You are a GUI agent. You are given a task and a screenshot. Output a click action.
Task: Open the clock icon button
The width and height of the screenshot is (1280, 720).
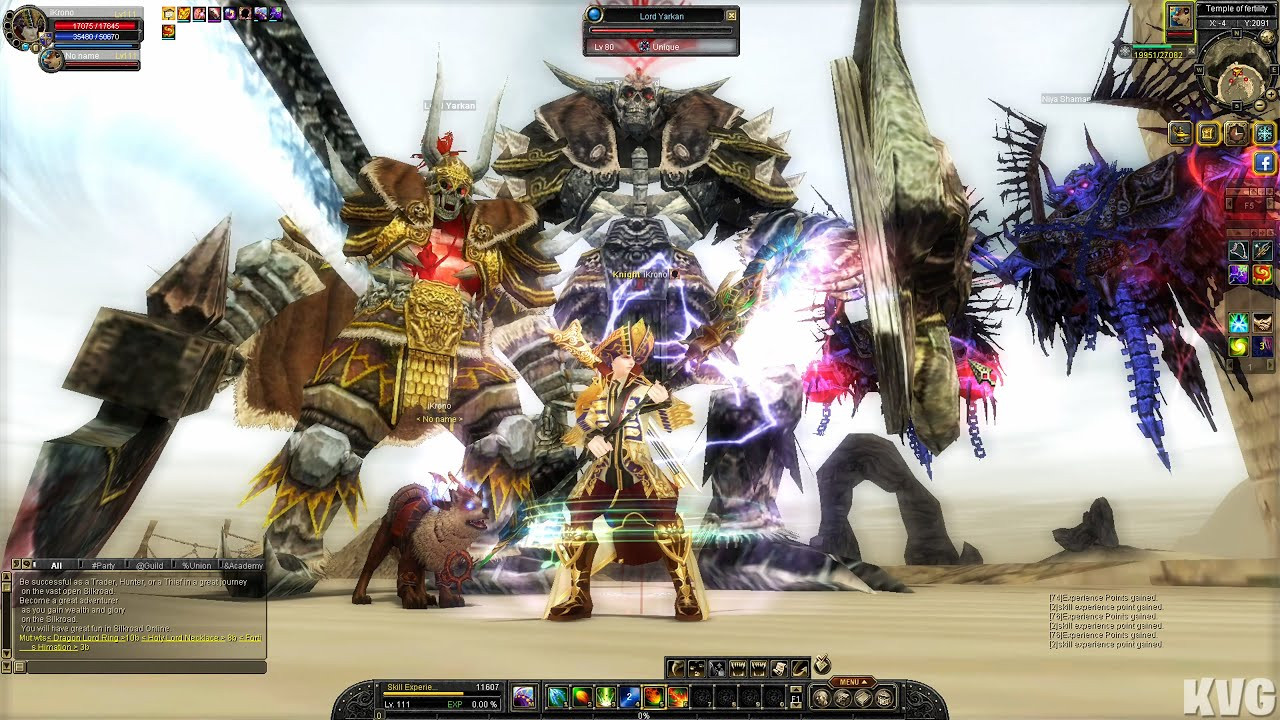[1237, 133]
